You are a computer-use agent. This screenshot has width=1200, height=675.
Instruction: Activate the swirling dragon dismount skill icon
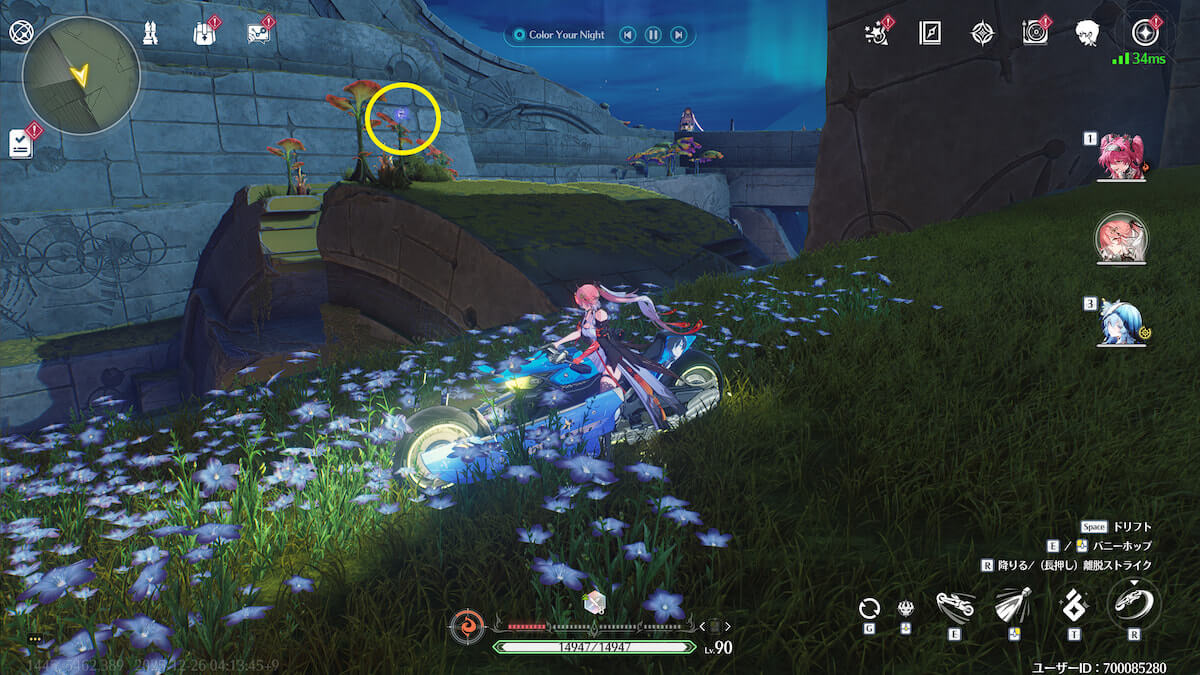click(x=1134, y=604)
